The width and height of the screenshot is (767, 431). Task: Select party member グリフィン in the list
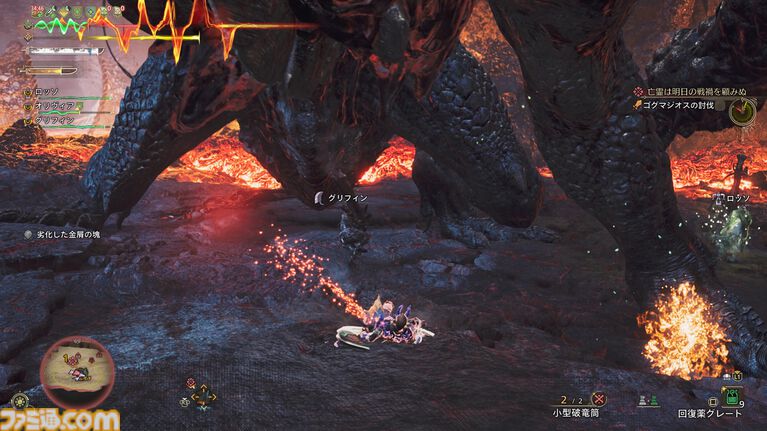click(54, 119)
